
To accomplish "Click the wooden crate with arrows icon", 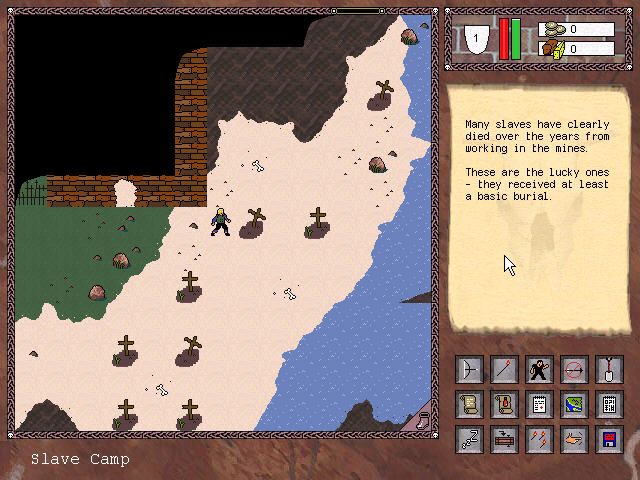I will pos(505,439).
